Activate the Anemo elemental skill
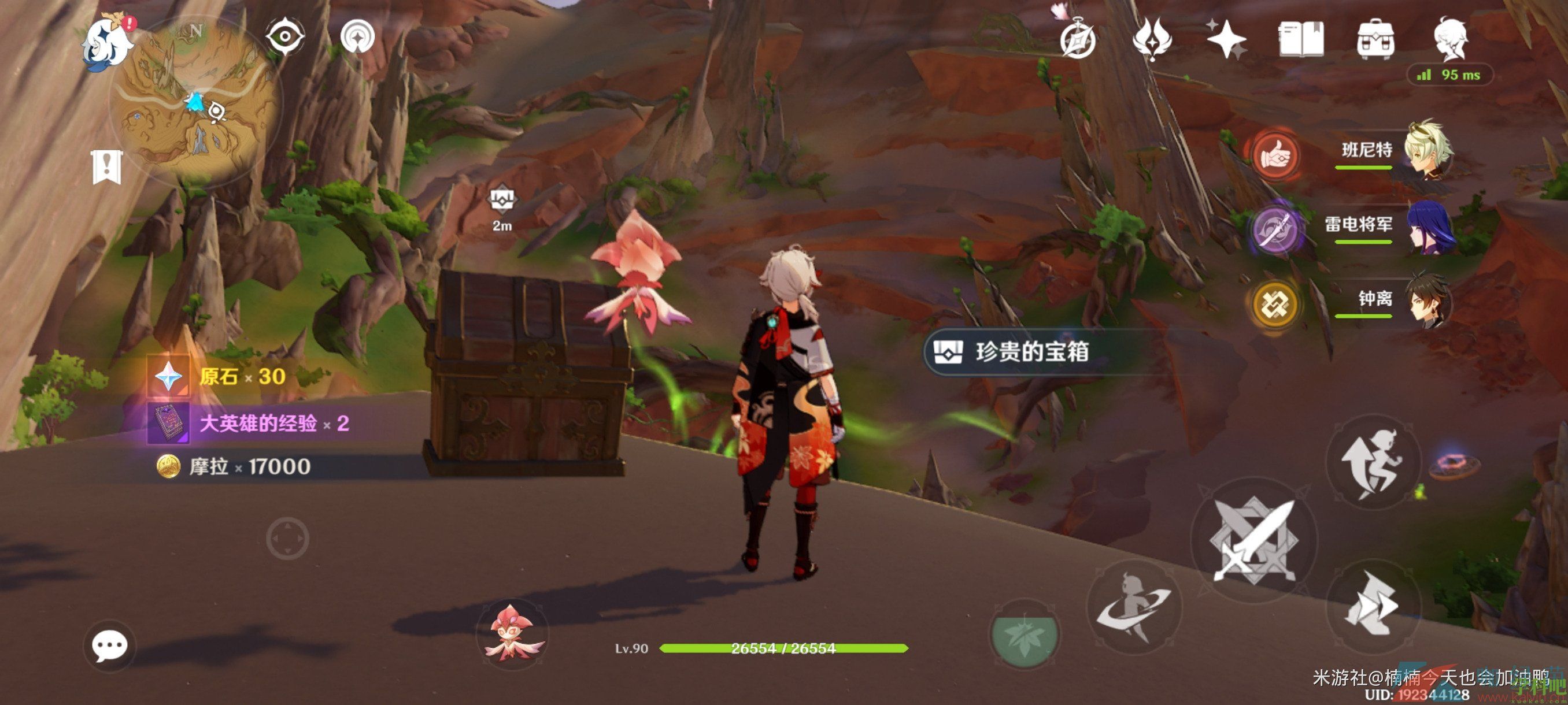1568x705 pixels. coord(1133,606)
